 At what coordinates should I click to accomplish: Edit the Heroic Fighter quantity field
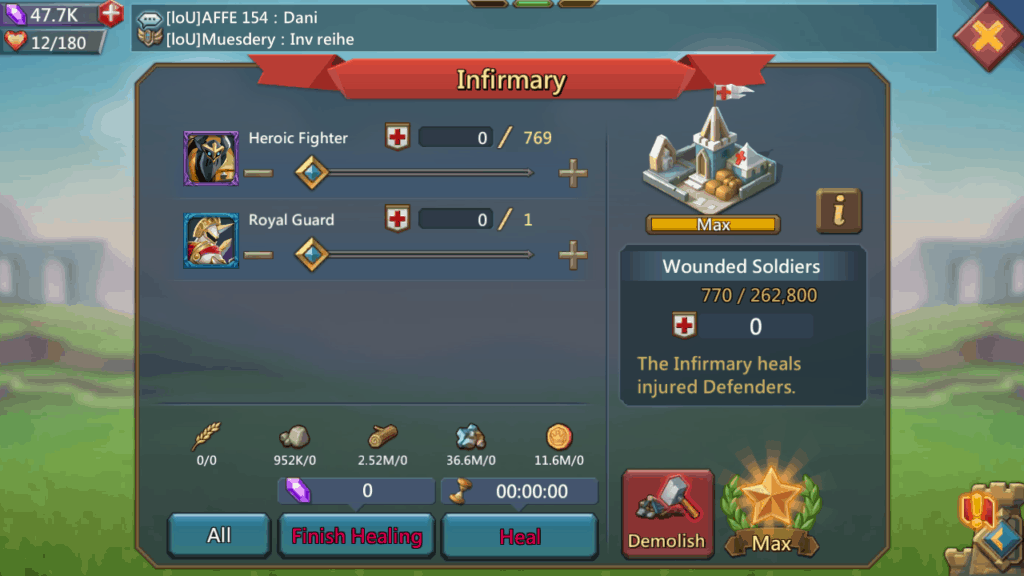(x=455, y=138)
